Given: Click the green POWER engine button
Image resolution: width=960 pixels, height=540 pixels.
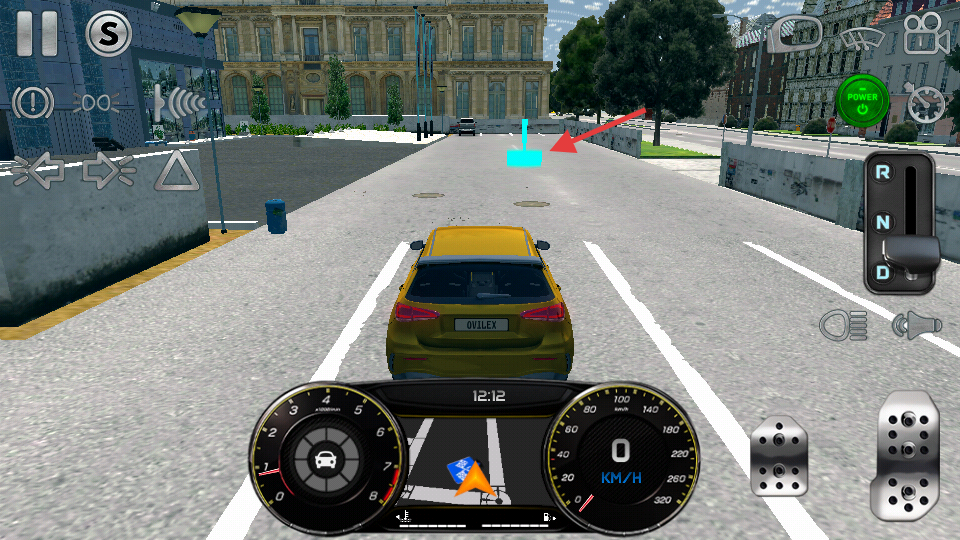Looking at the screenshot, I should [x=862, y=100].
